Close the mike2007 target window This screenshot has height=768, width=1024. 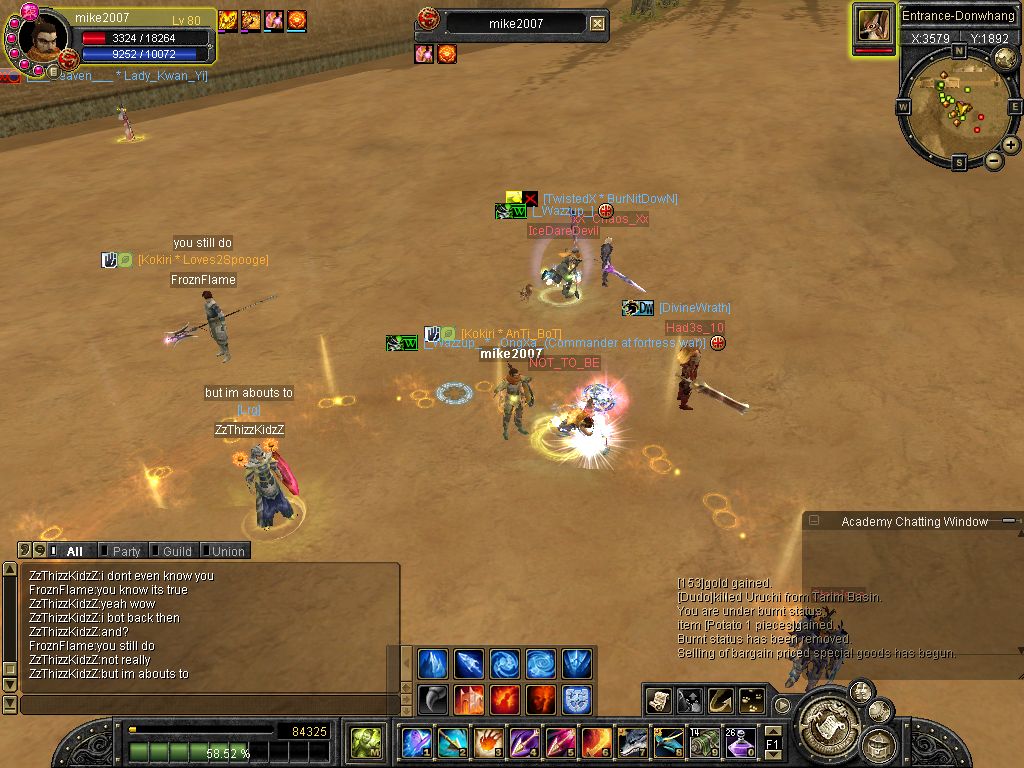tap(597, 24)
